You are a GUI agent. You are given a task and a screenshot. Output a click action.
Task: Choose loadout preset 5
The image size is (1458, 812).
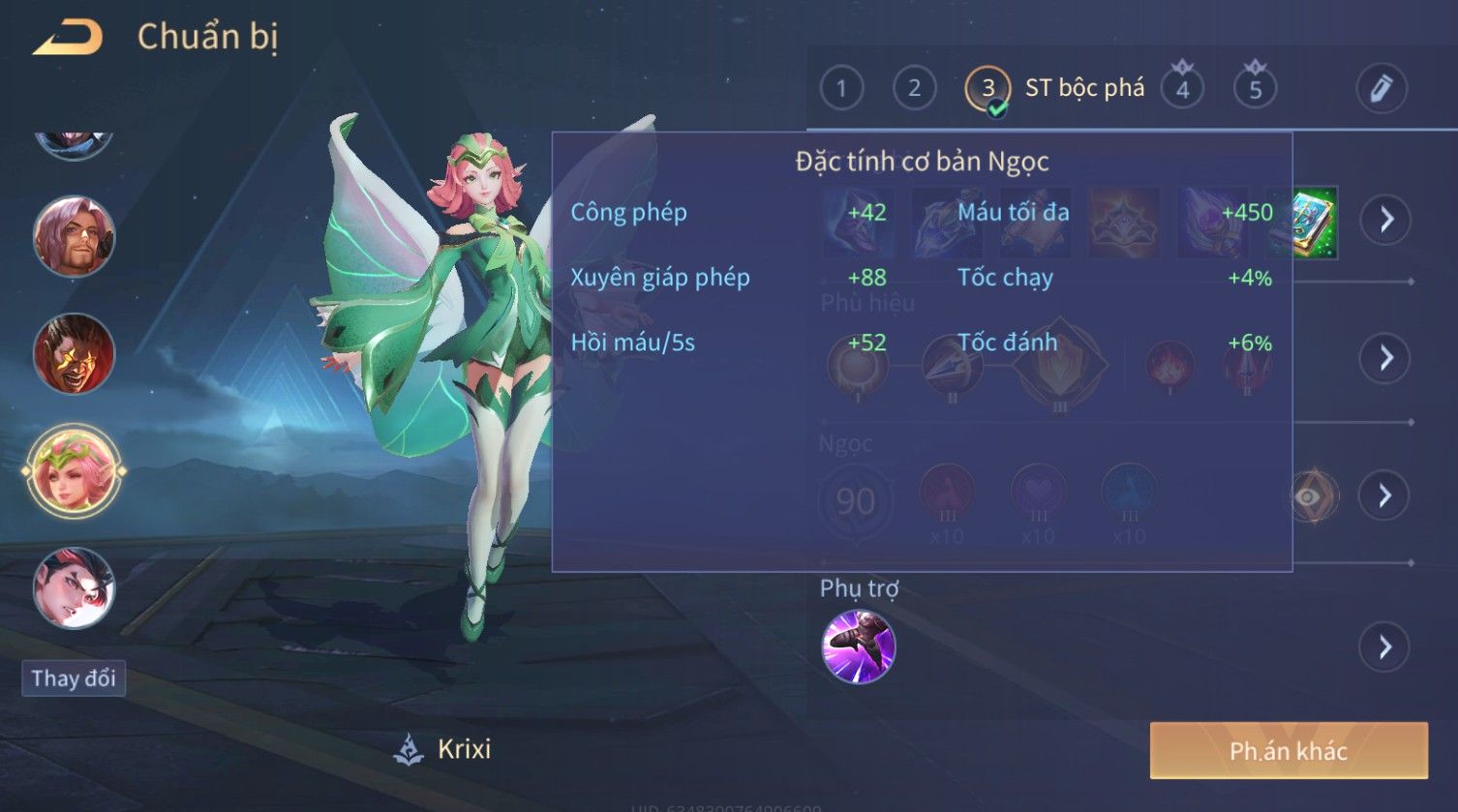point(1255,89)
